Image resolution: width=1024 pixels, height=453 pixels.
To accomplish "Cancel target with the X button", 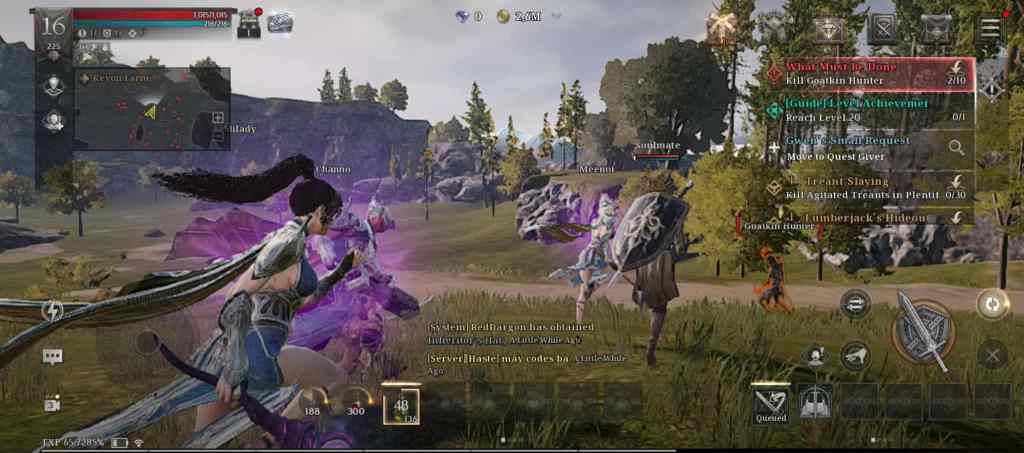I will [991, 353].
